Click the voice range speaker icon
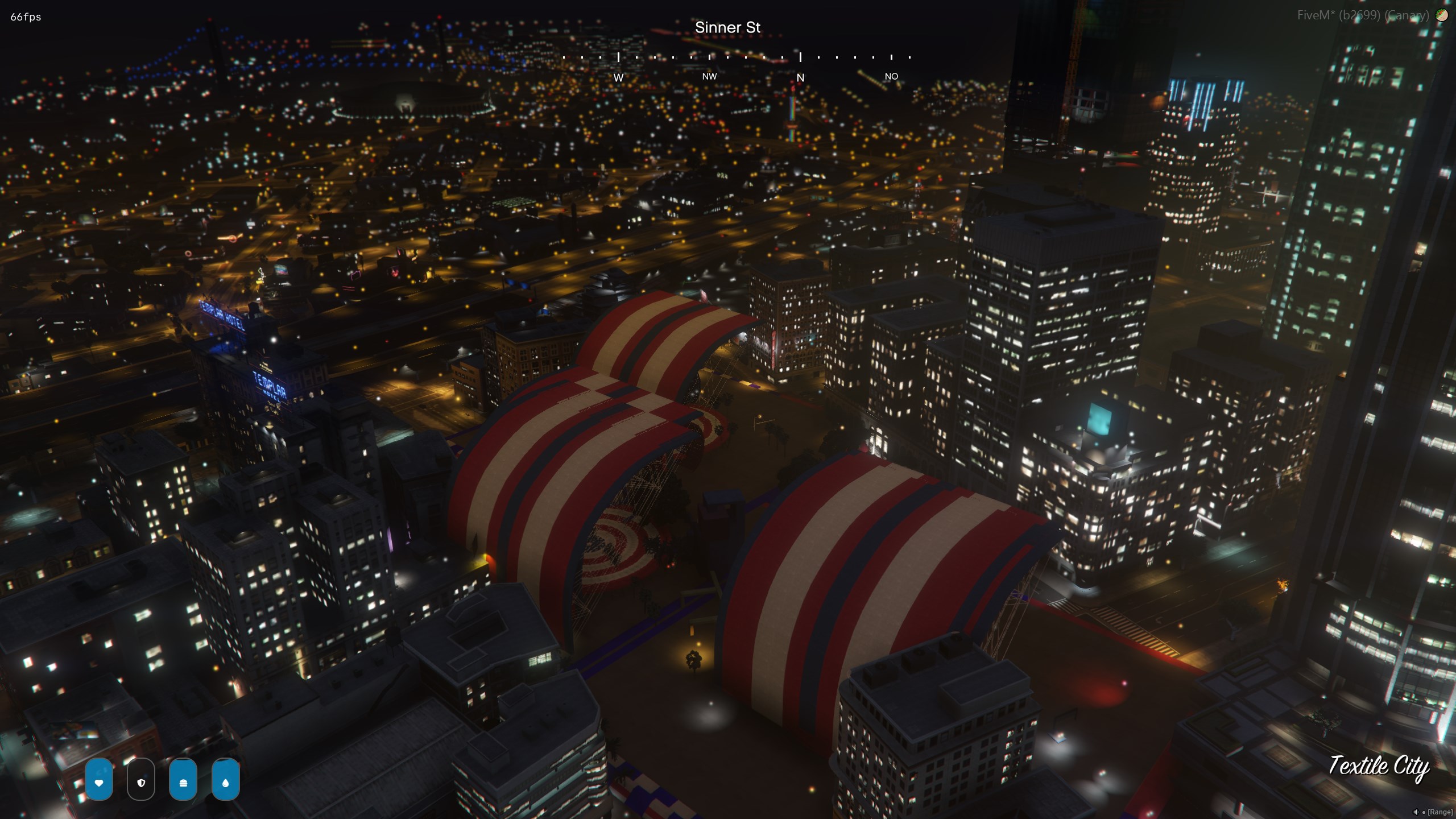 coord(1415,812)
